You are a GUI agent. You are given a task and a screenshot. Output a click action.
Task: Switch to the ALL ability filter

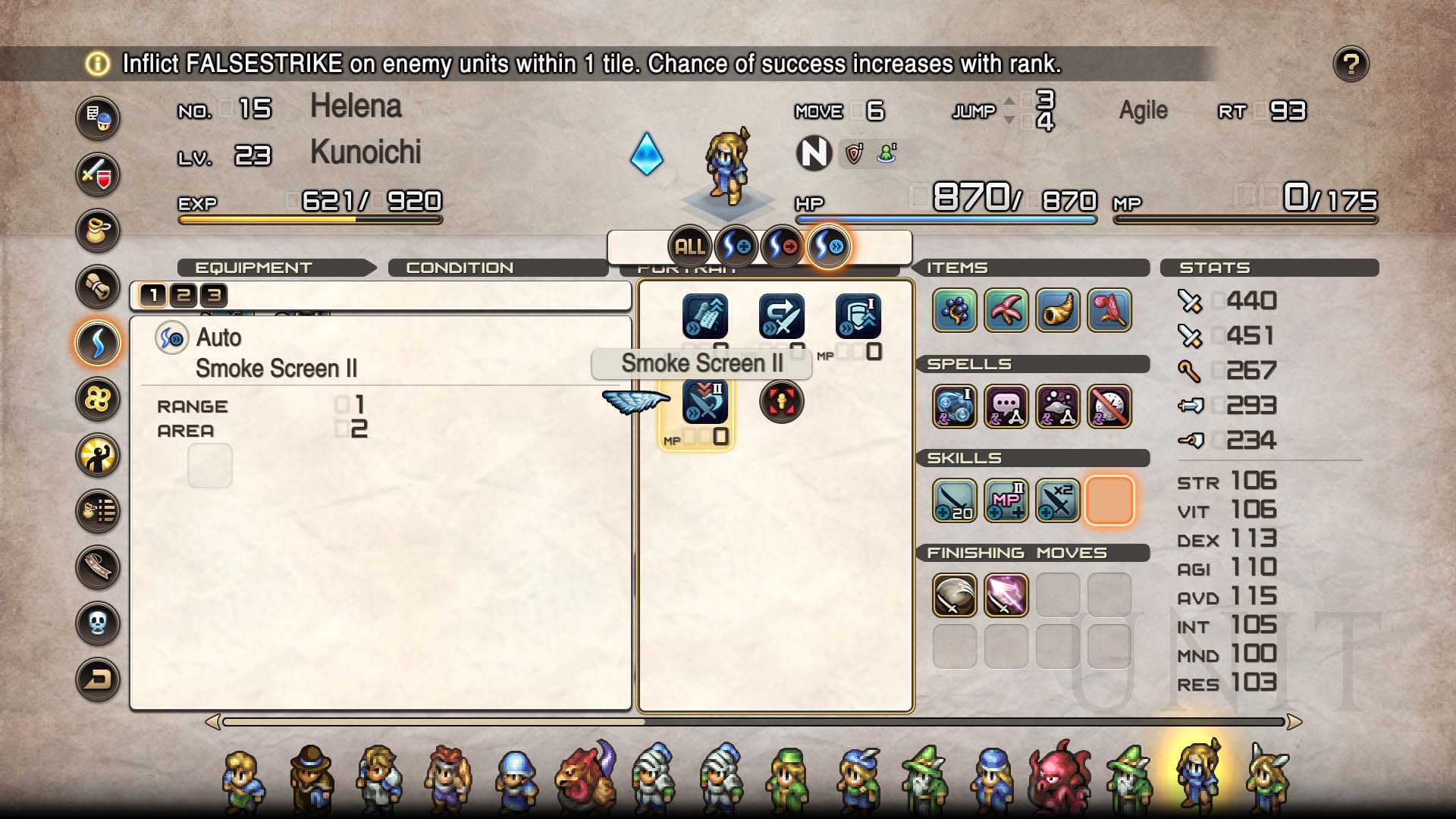pyautogui.click(x=689, y=246)
